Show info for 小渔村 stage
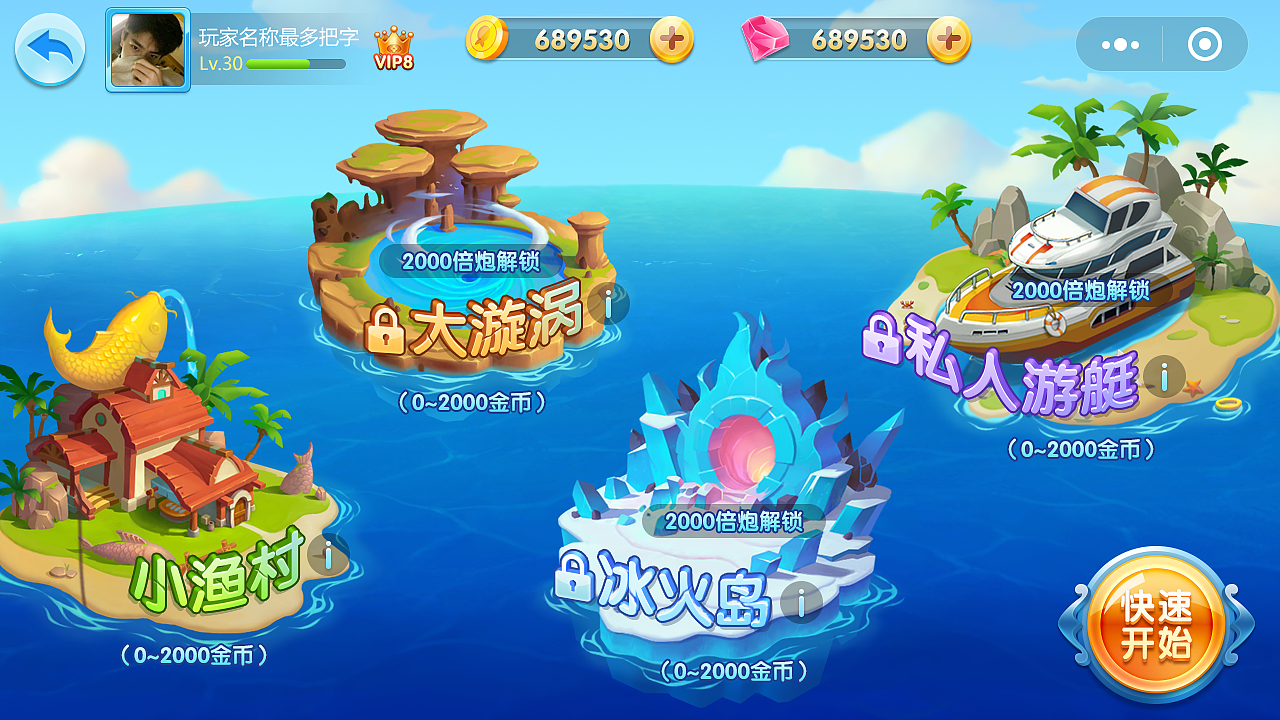Screen dimensions: 1280x720 328,553
